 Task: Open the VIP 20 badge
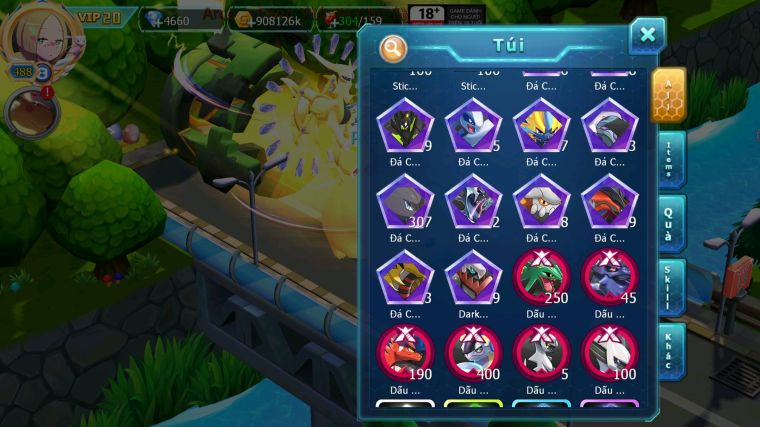click(98, 17)
